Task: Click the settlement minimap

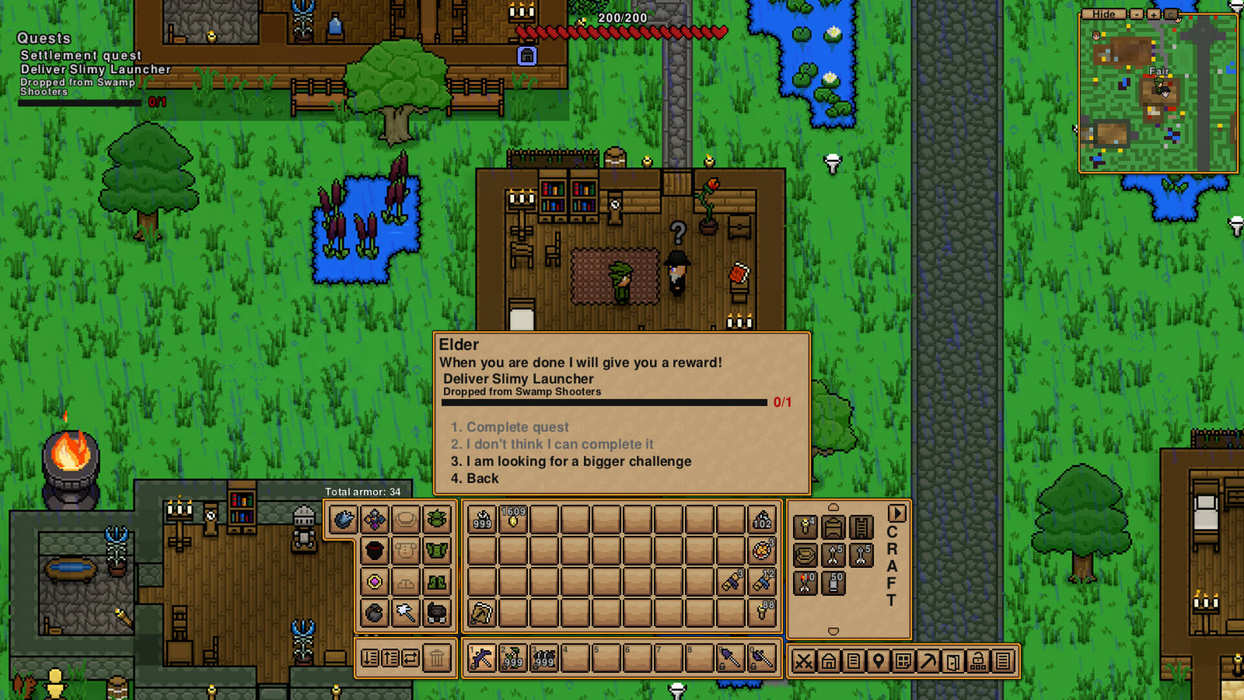Action: pyautogui.click(x=1158, y=96)
